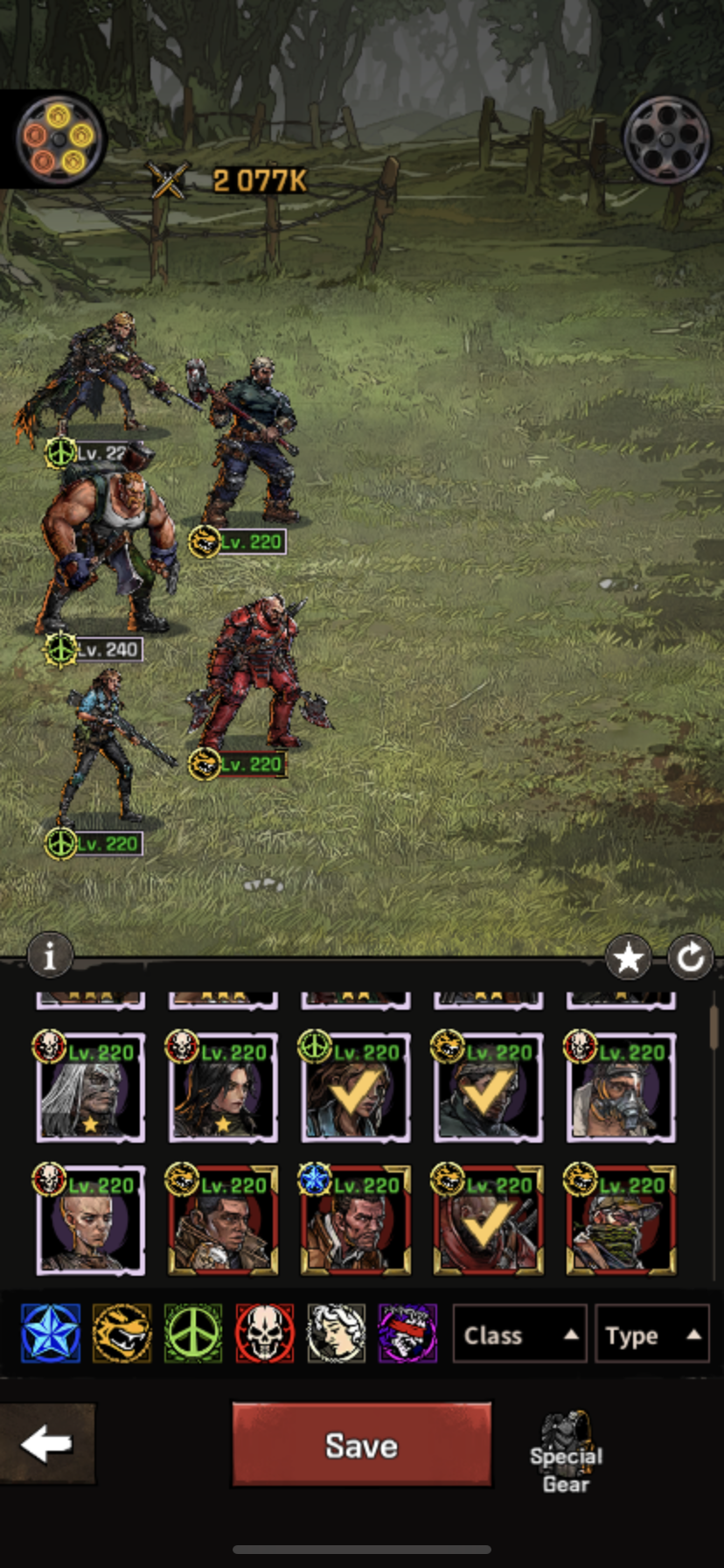
Task: Tap the empty gray revolver cylinder icon
Action: [666, 140]
